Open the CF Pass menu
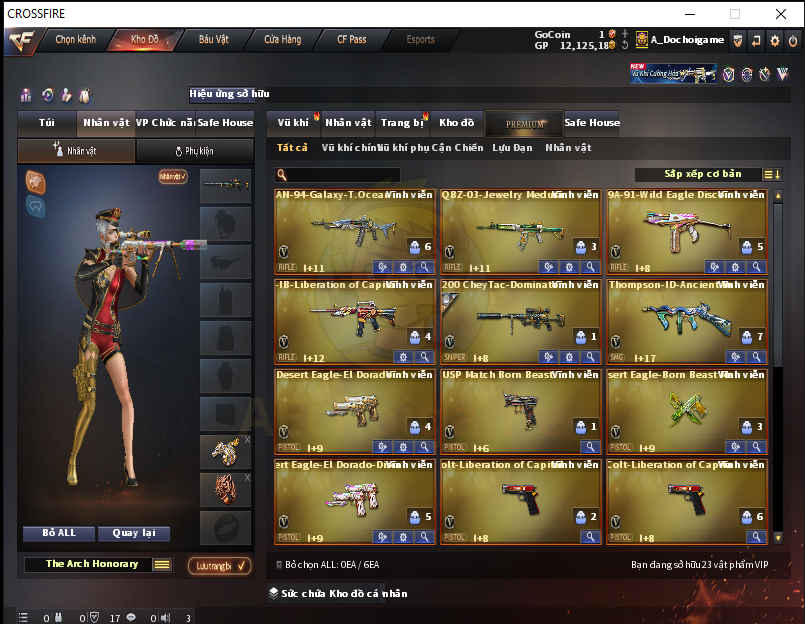805x624 pixels. point(351,40)
